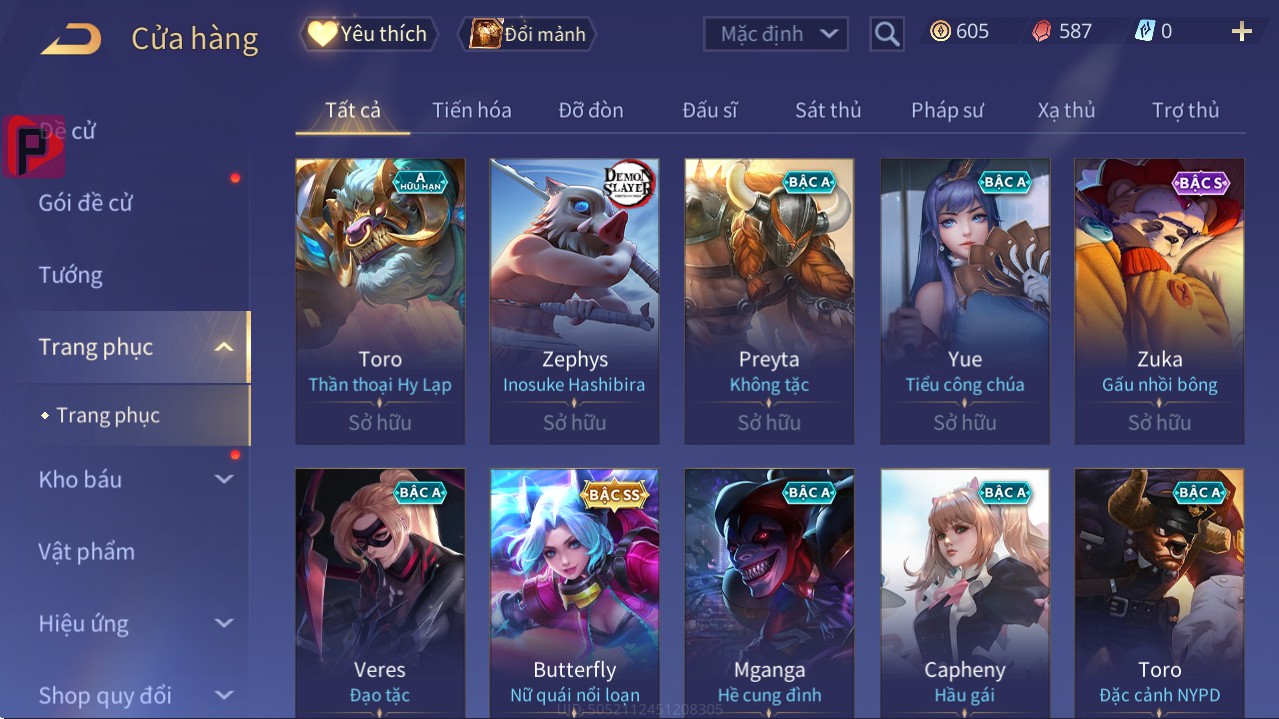The height and width of the screenshot is (719, 1279).
Task: Show the Pháp sư skins tab
Action: (x=947, y=110)
